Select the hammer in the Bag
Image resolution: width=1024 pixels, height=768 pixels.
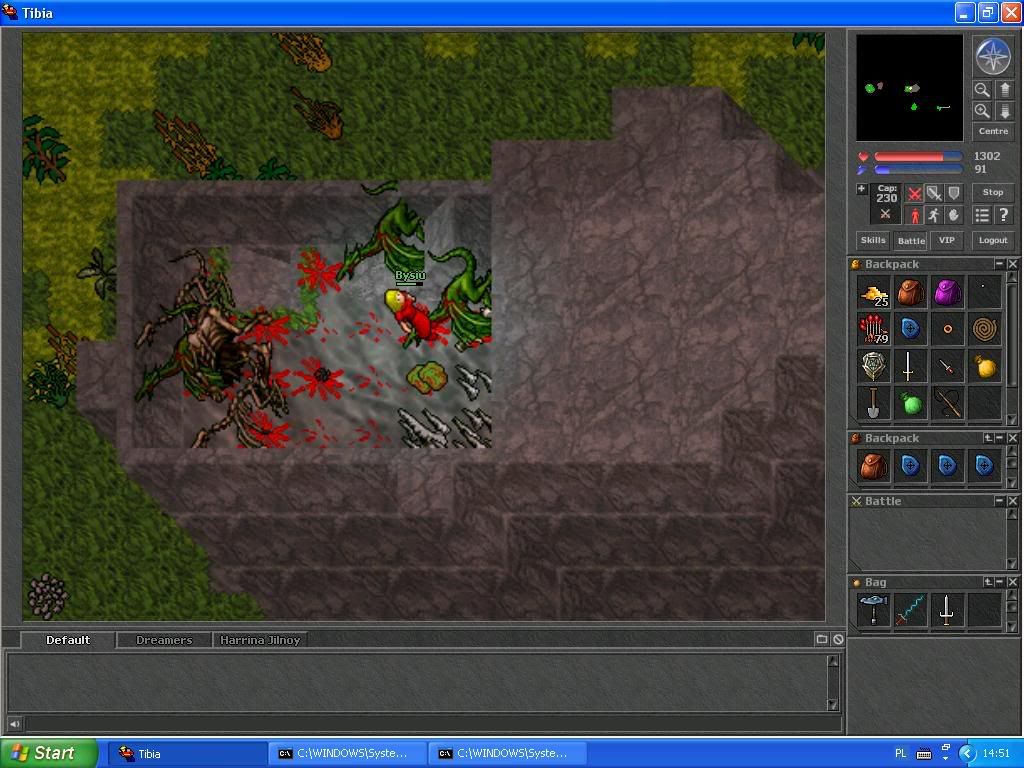click(873, 609)
